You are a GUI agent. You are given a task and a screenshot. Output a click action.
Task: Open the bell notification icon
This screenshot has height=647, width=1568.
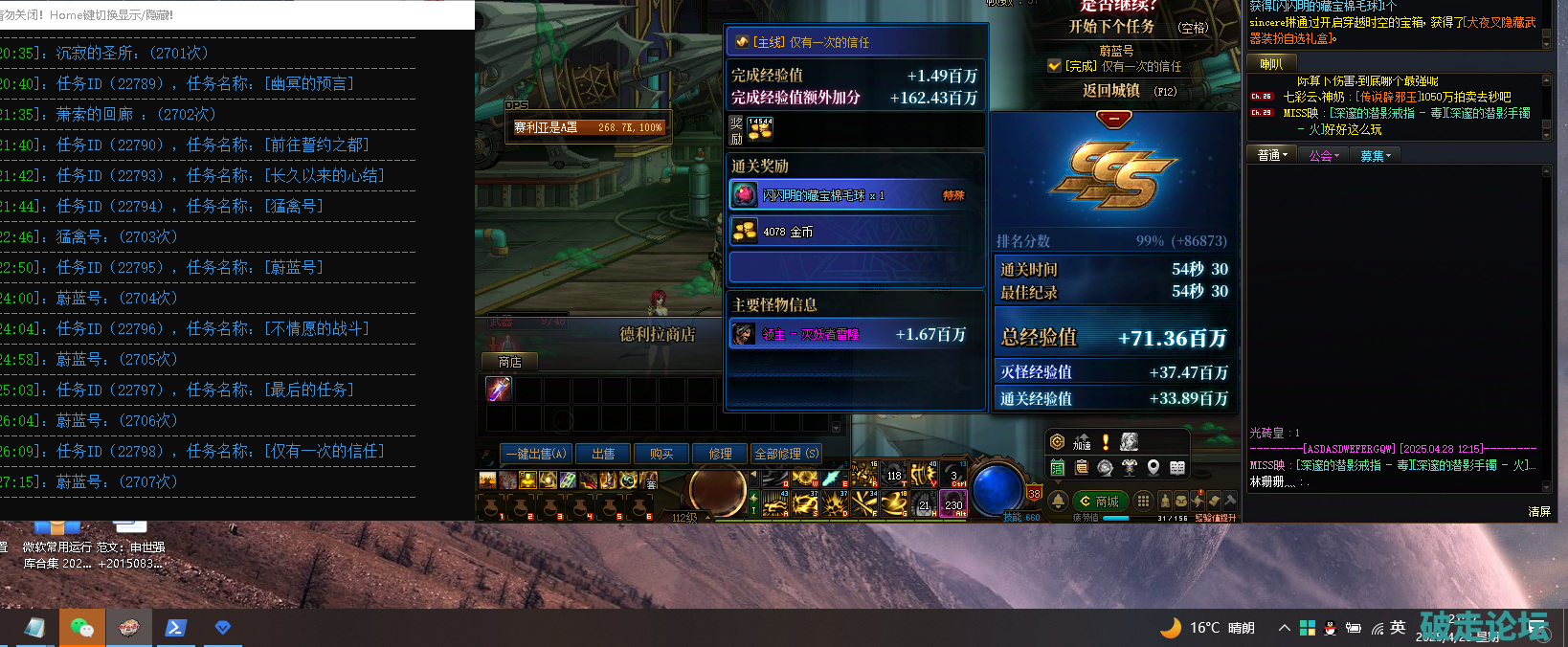(1058, 501)
